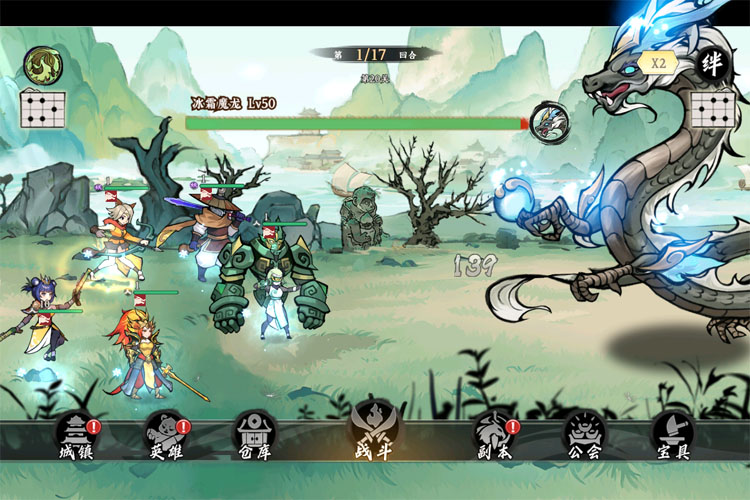Click the green dragon emblem icon
The image size is (750, 500).
coord(42,65)
